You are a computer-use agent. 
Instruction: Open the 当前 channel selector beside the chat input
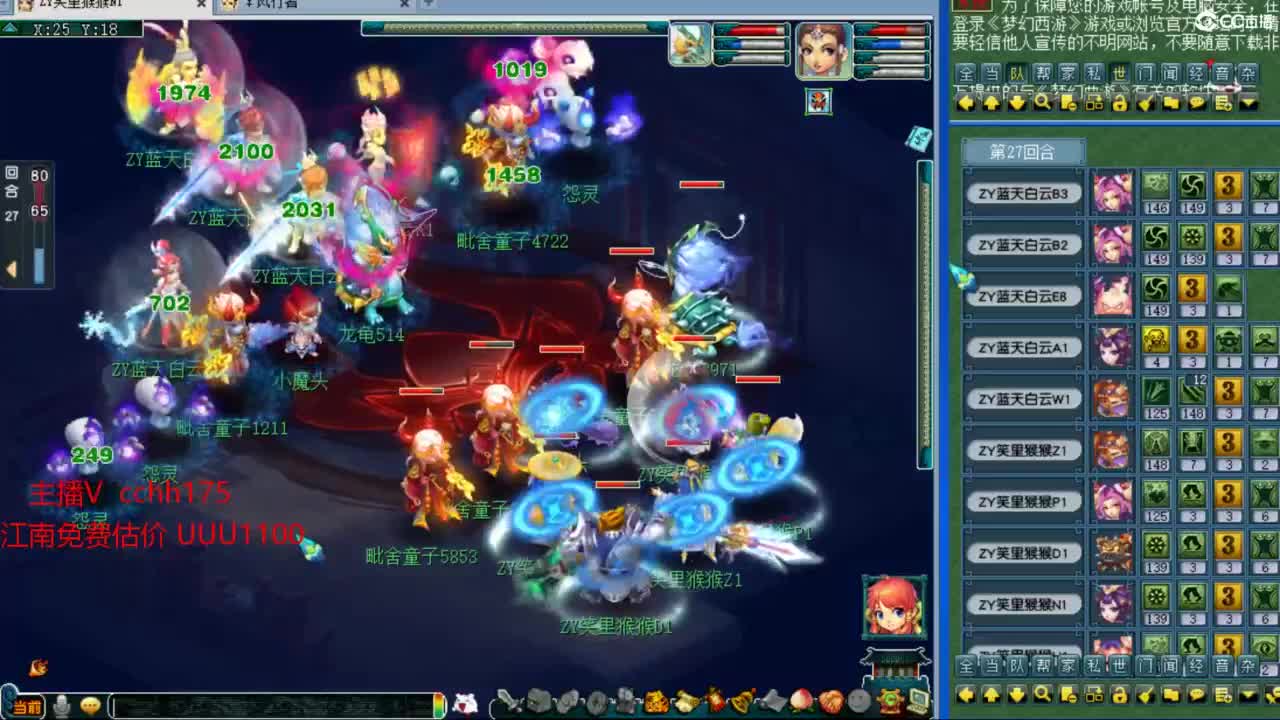pos(27,704)
